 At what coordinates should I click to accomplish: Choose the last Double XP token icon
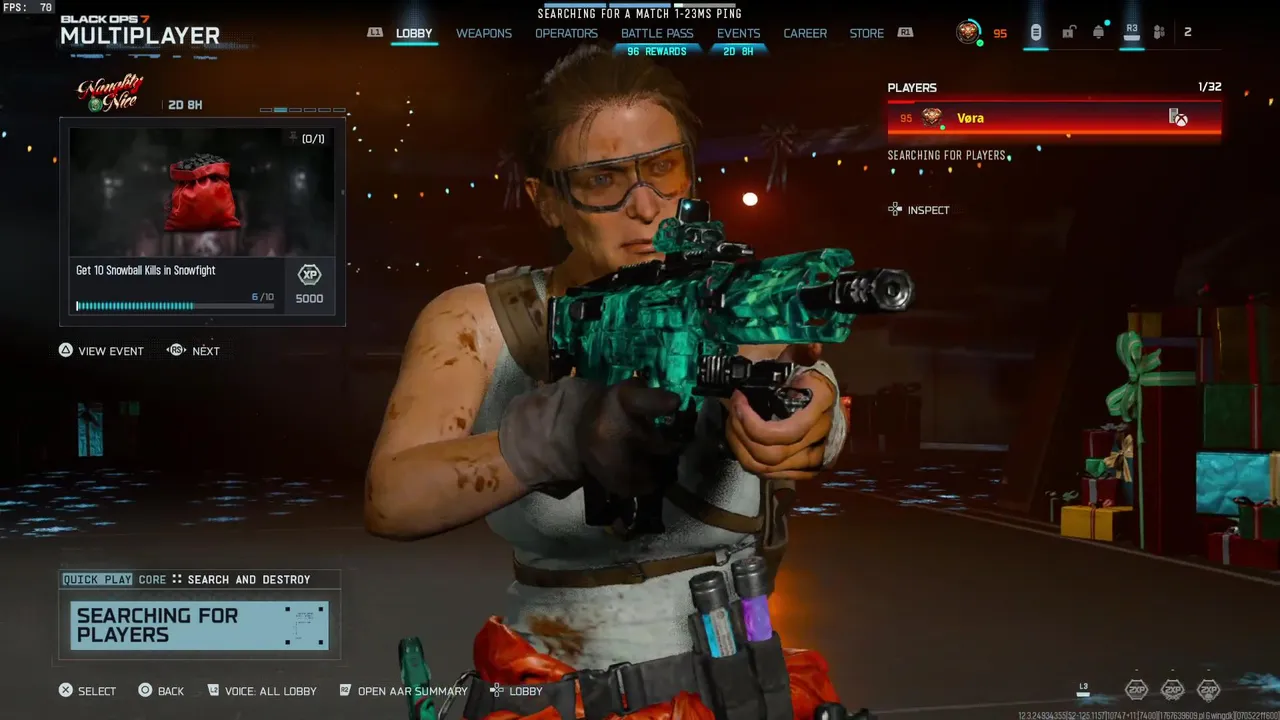(1208, 689)
